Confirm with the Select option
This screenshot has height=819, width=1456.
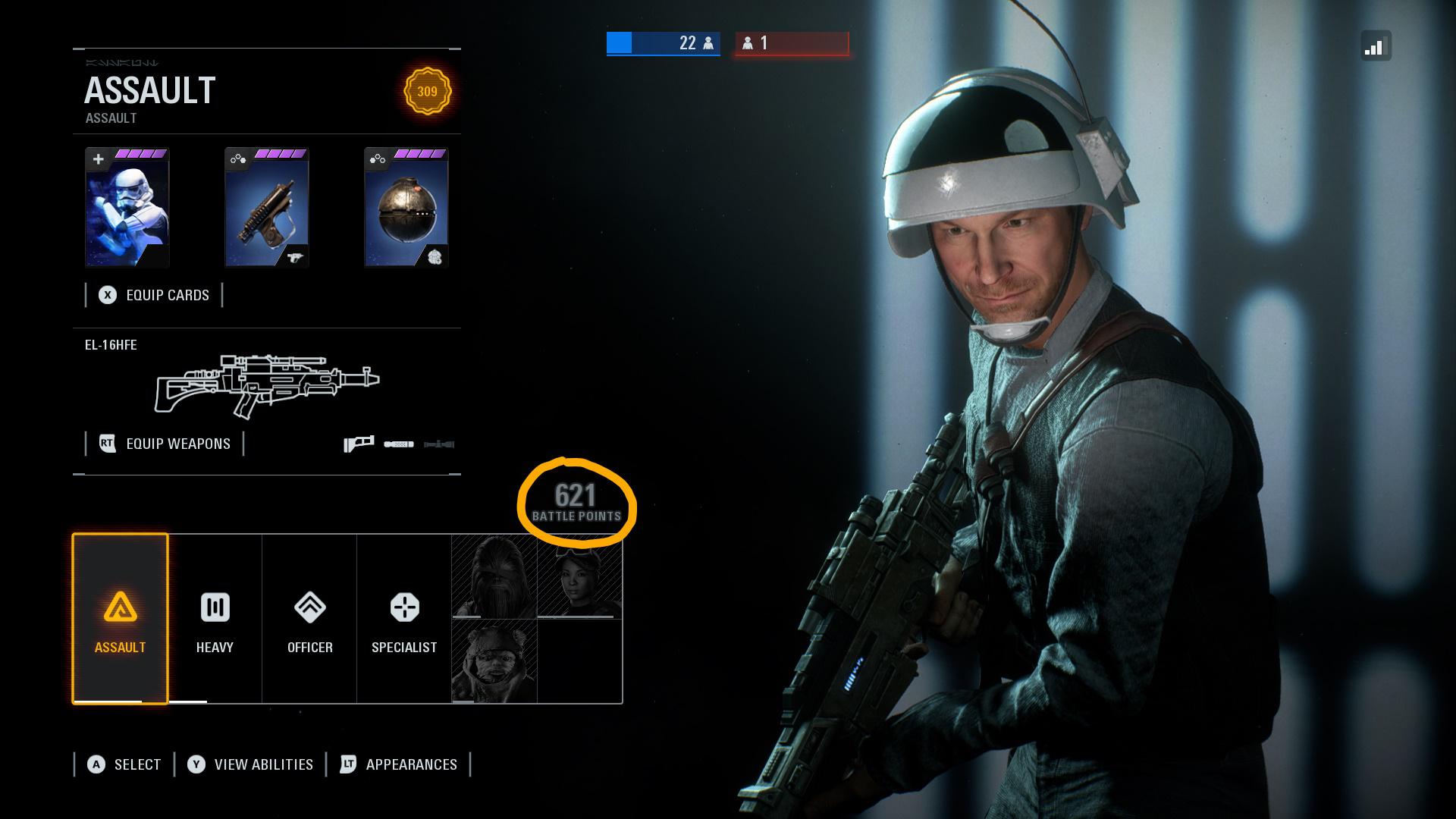(x=124, y=764)
